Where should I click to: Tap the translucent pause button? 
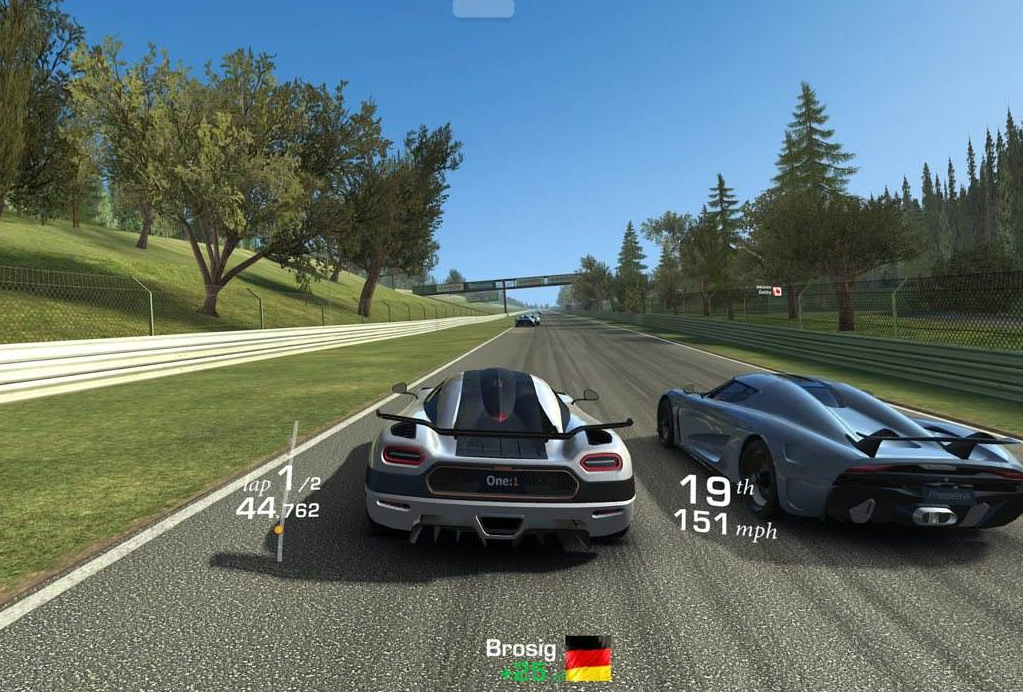484,9
